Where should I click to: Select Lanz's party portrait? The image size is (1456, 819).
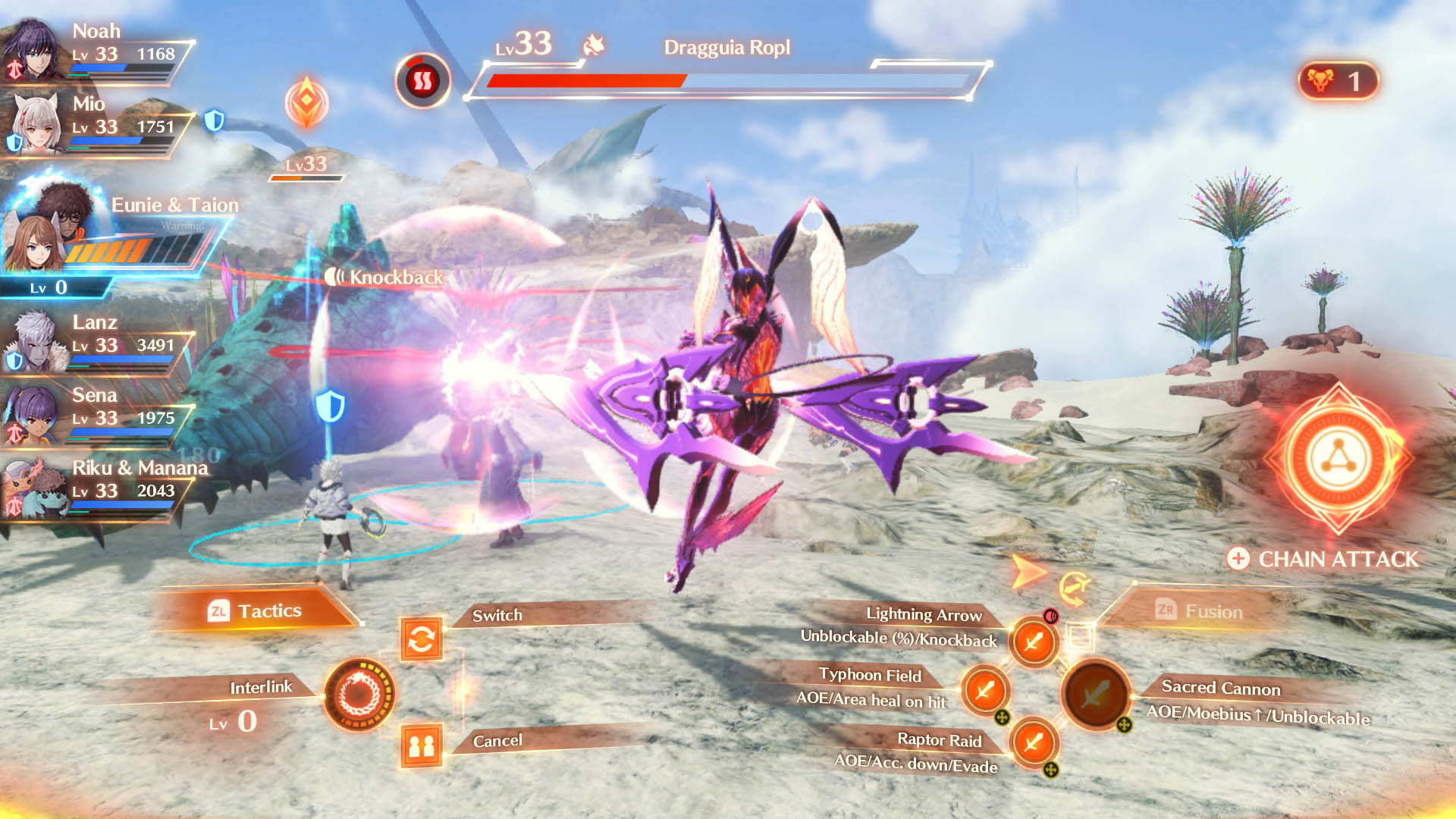pyautogui.click(x=33, y=342)
